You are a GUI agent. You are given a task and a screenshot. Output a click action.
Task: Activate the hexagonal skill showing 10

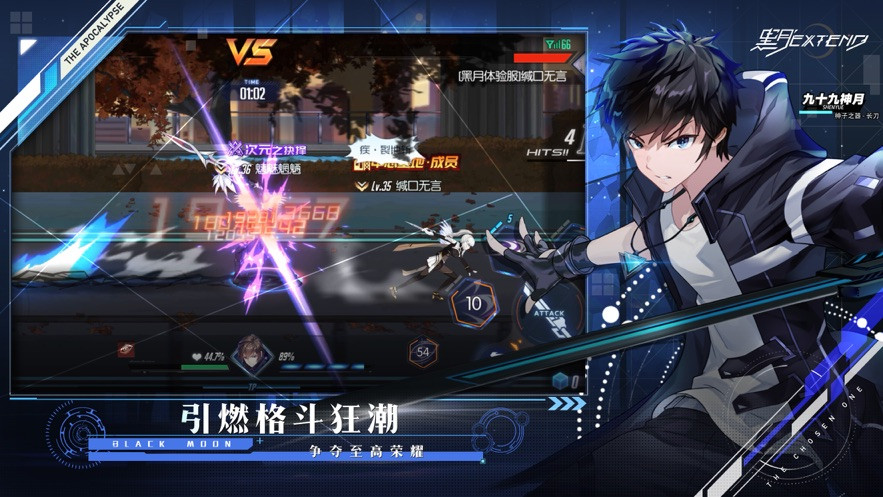pyautogui.click(x=474, y=303)
